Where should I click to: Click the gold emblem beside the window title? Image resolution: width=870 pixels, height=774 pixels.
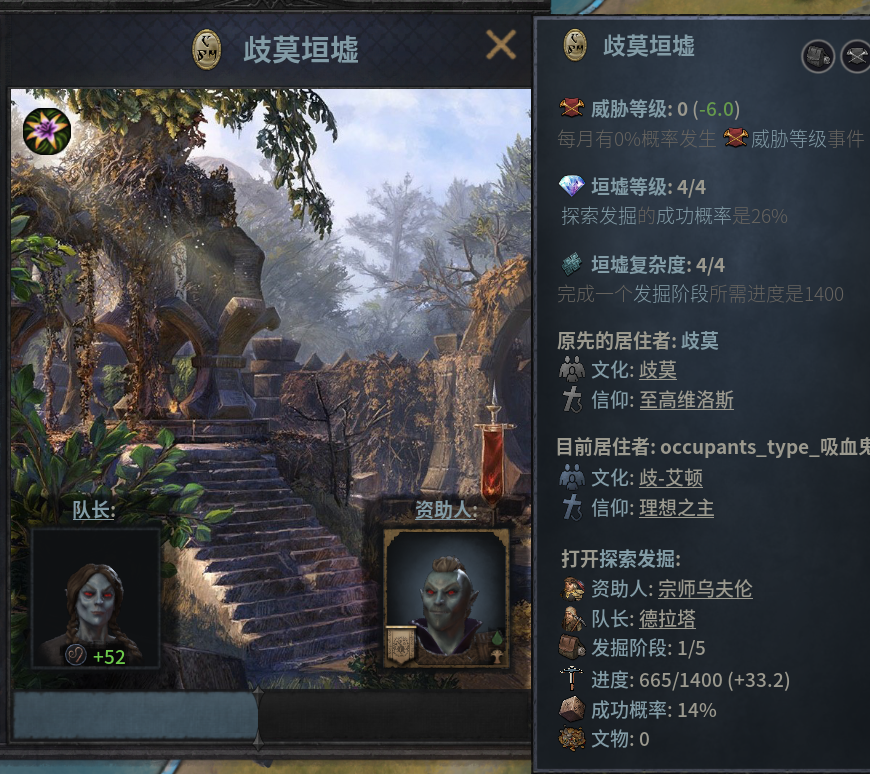[206, 49]
